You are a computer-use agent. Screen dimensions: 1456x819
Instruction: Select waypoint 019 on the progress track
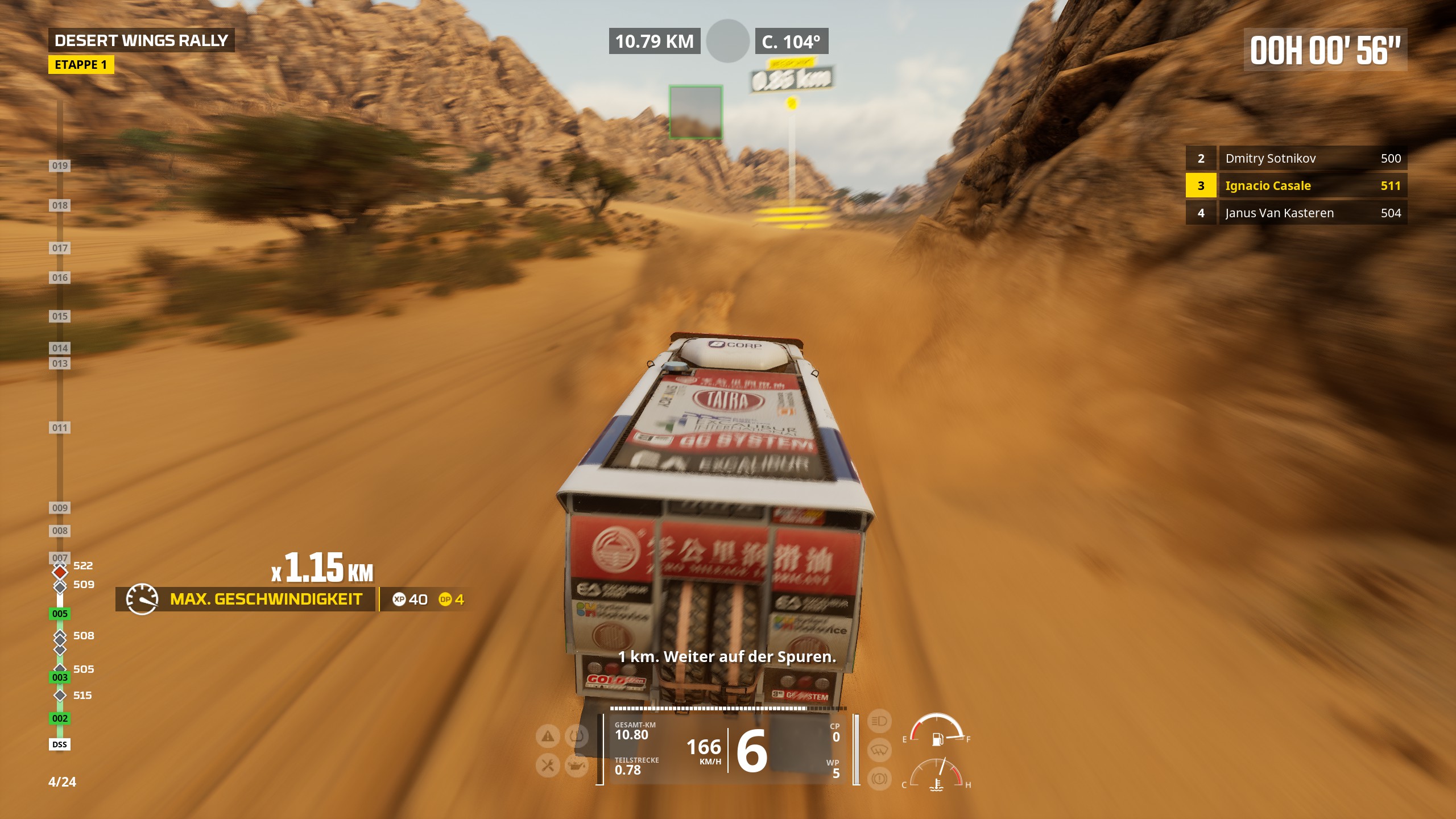pyautogui.click(x=60, y=166)
